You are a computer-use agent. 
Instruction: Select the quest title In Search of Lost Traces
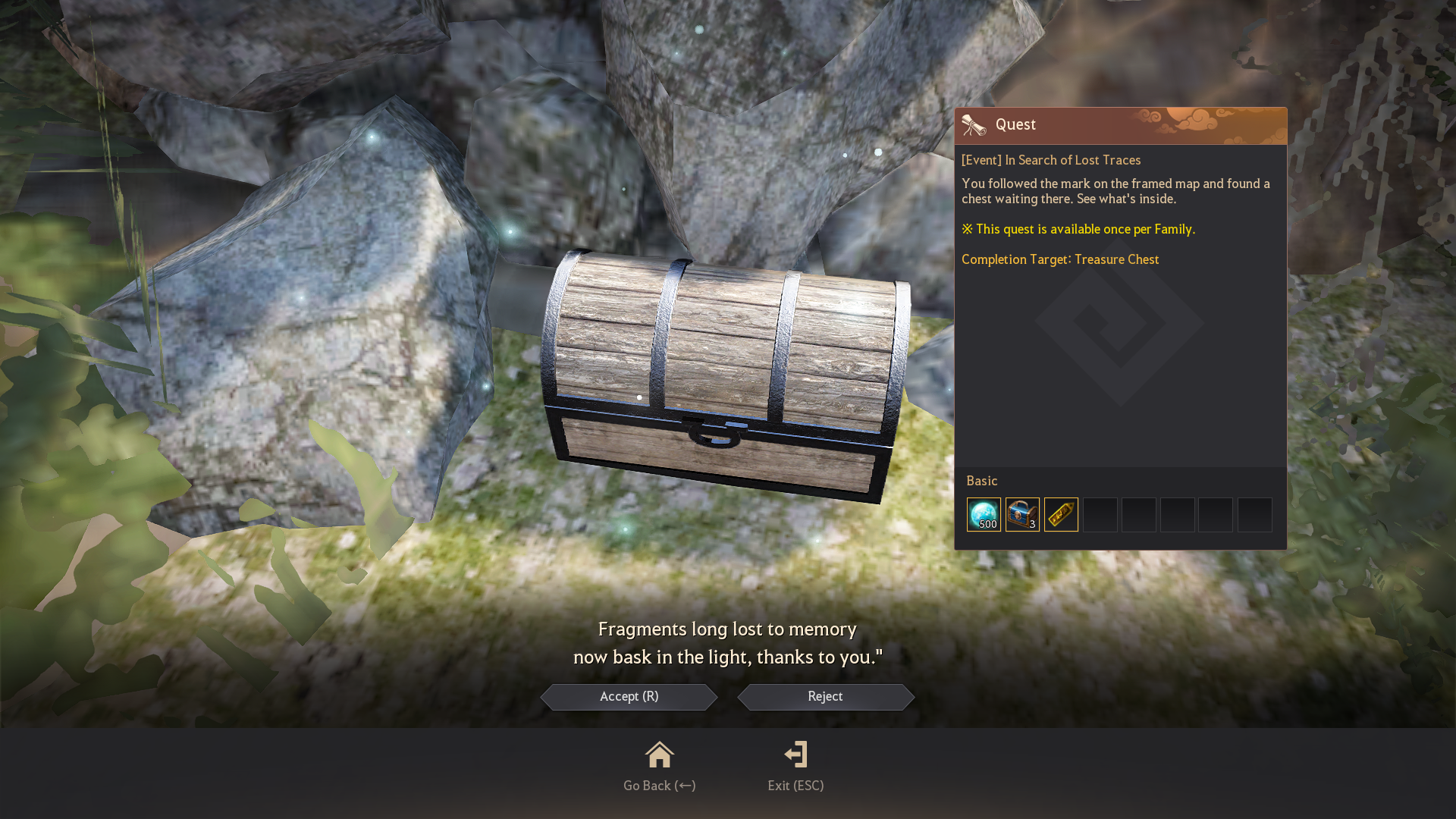click(x=1051, y=160)
